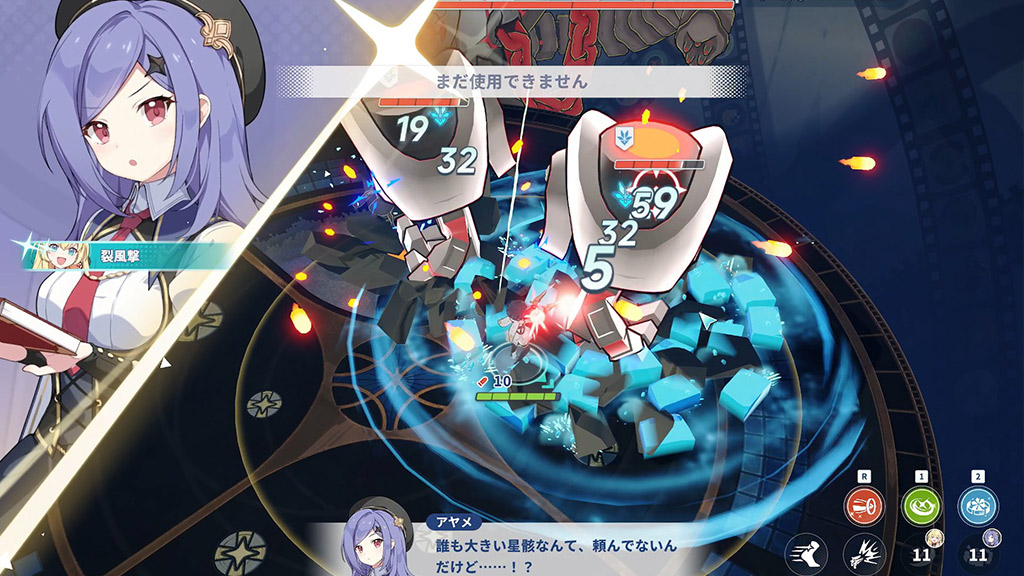
Task: Use the green swirl skill
Action: pyautogui.click(x=920, y=506)
